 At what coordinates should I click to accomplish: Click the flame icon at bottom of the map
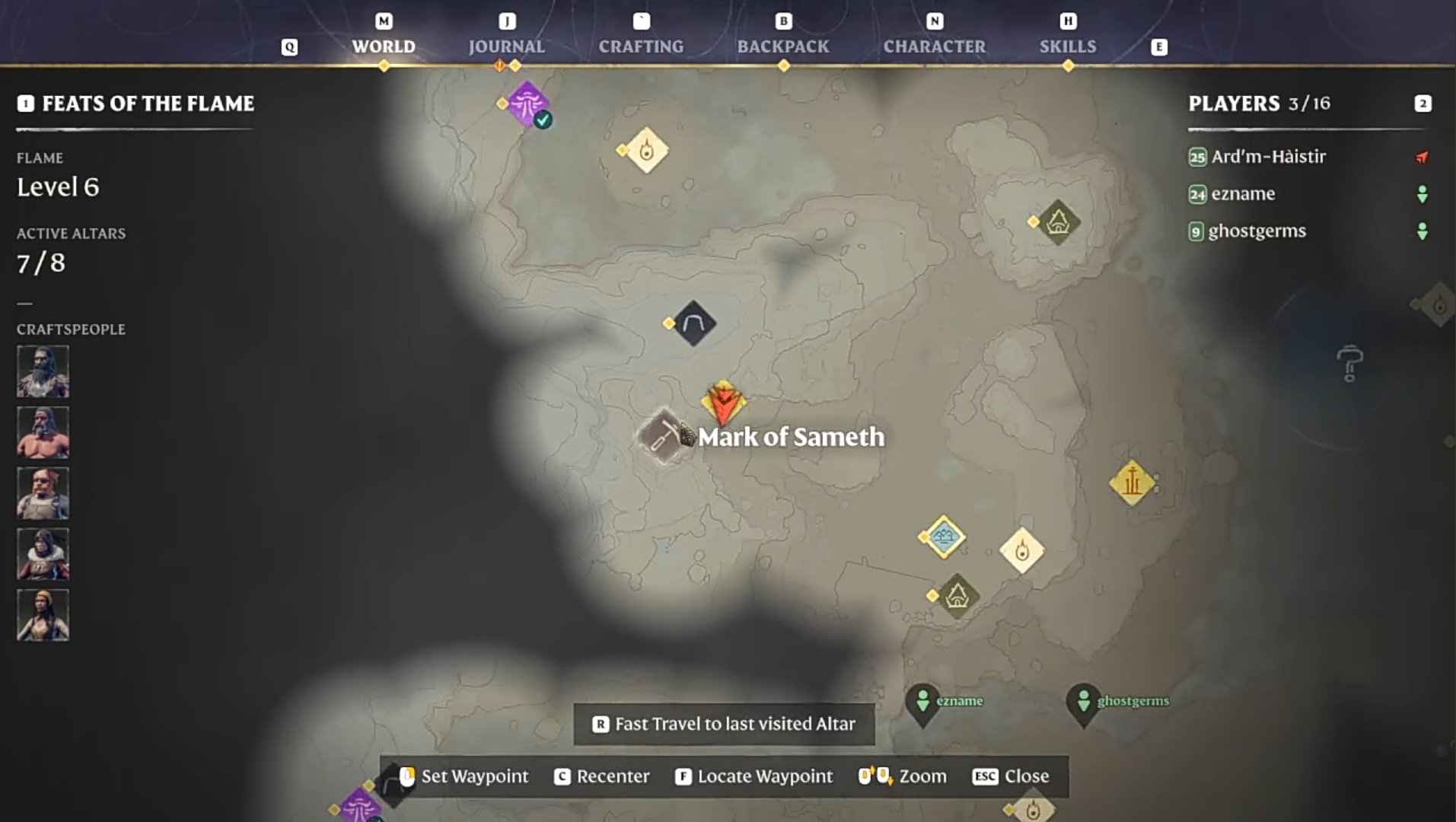pos(1033,808)
